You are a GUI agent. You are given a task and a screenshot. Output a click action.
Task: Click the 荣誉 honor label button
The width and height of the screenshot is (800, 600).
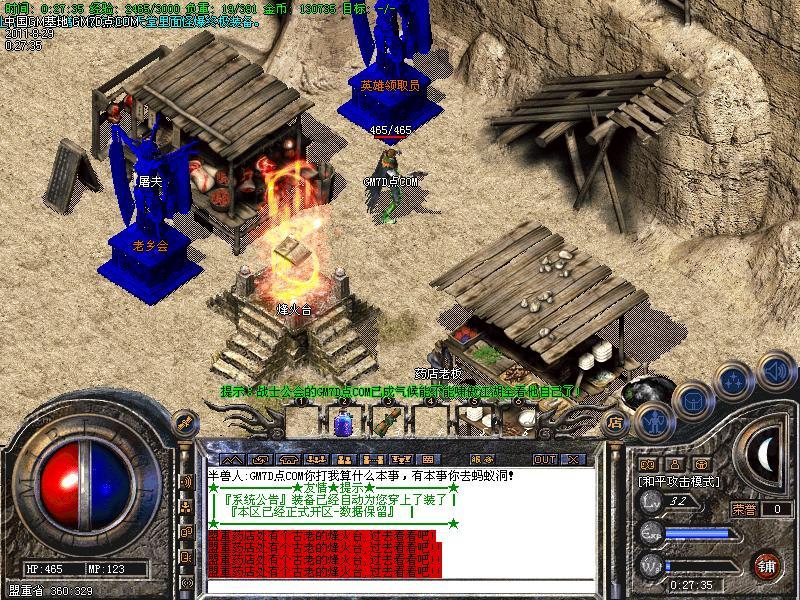coord(745,509)
